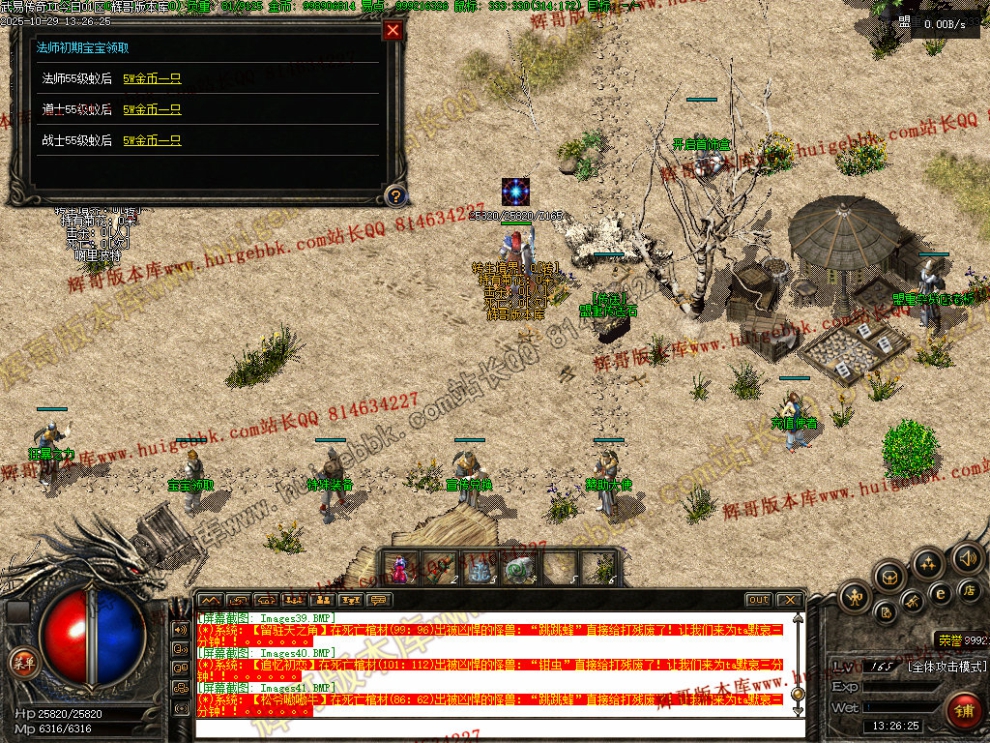This screenshot has height=743, width=990.
Task: Open the round 'e' icon button
Action: pyautogui.click(x=940, y=591)
